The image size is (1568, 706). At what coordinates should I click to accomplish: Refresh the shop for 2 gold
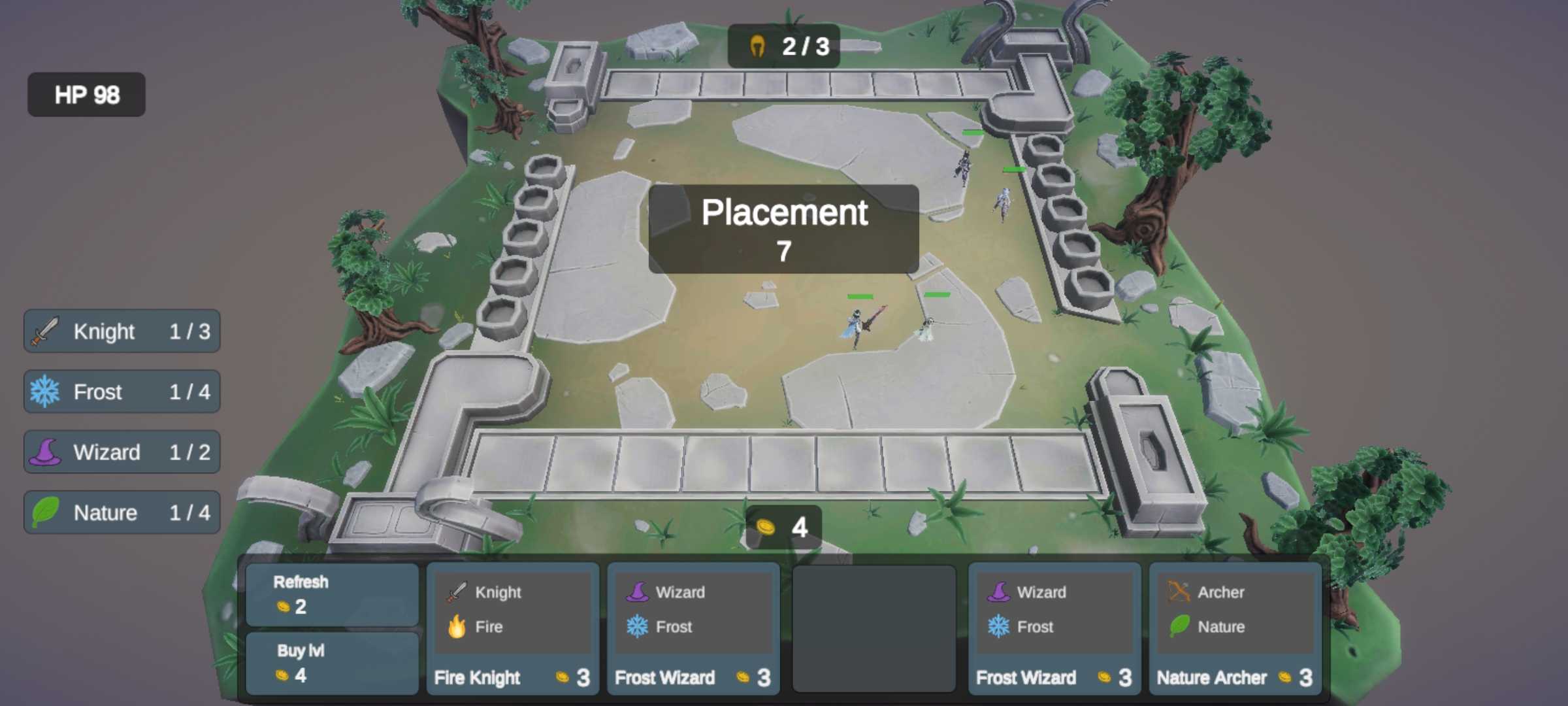(332, 594)
